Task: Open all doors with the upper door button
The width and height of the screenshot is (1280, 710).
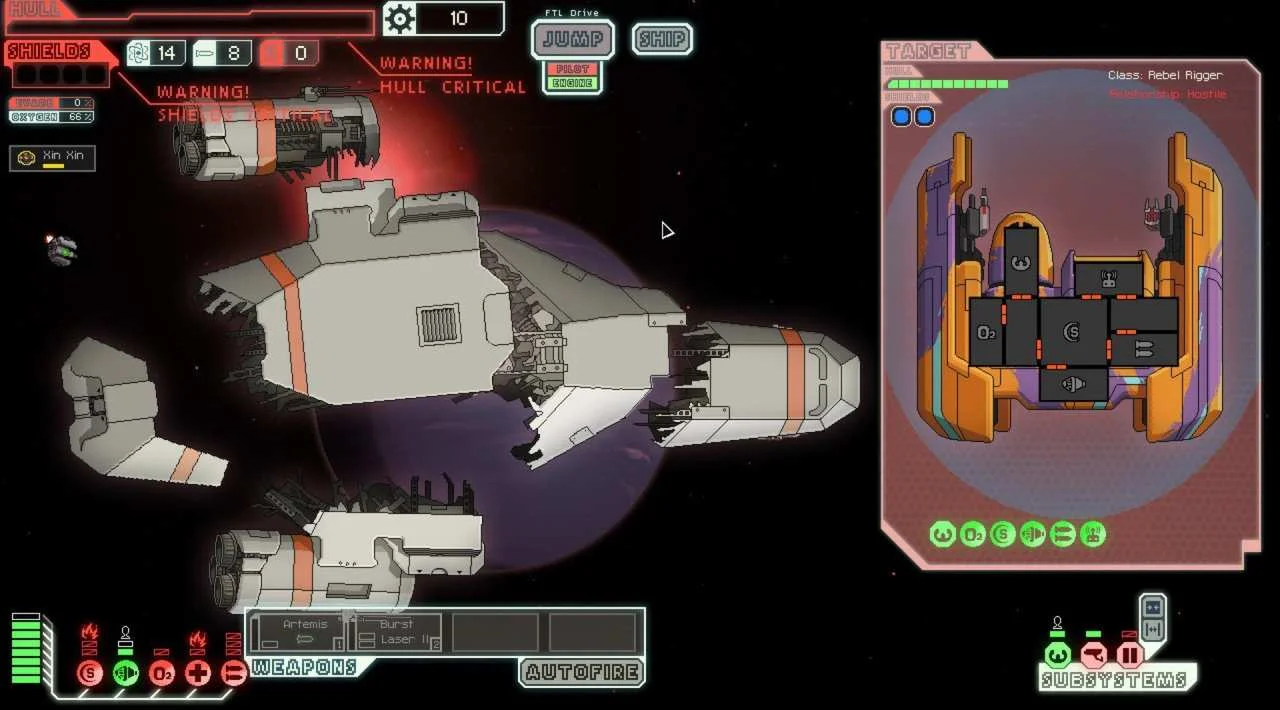Action: pyautogui.click(x=1152, y=607)
